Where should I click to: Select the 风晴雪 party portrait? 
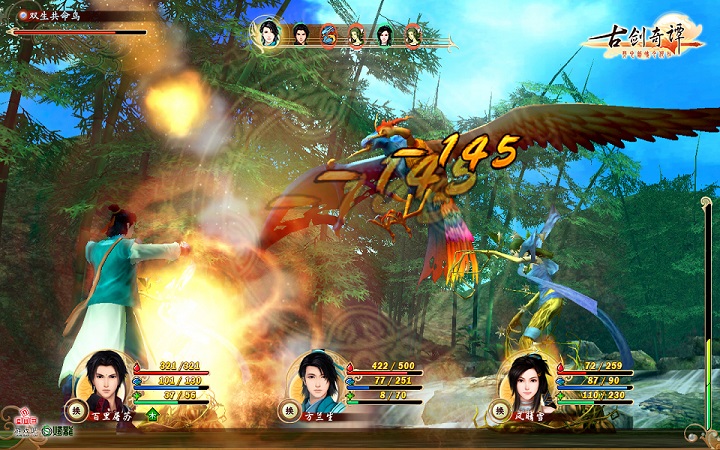pos(528,380)
